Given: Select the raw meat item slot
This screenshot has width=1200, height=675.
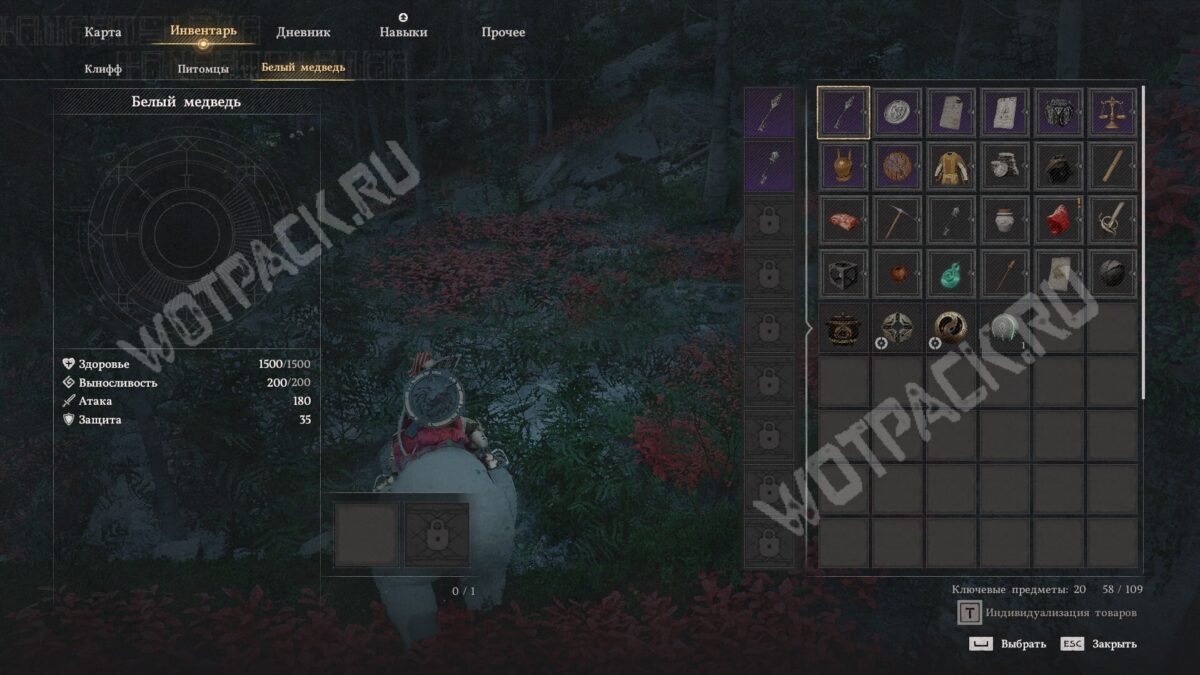Looking at the screenshot, I should pyautogui.click(x=843, y=220).
